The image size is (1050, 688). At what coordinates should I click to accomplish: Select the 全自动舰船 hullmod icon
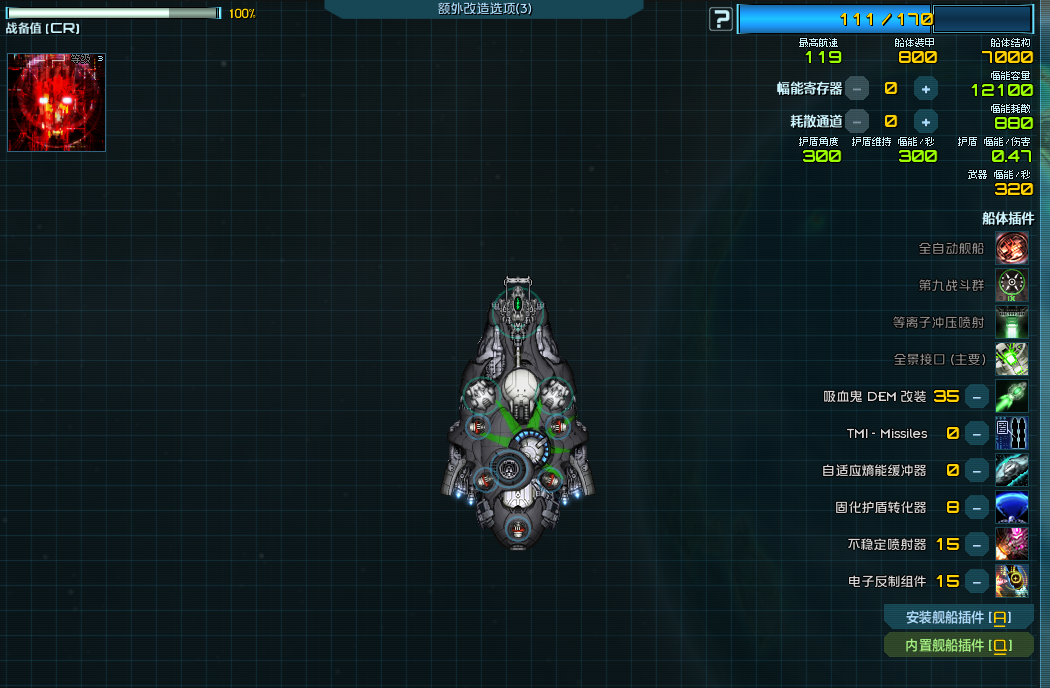point(1012,248)
